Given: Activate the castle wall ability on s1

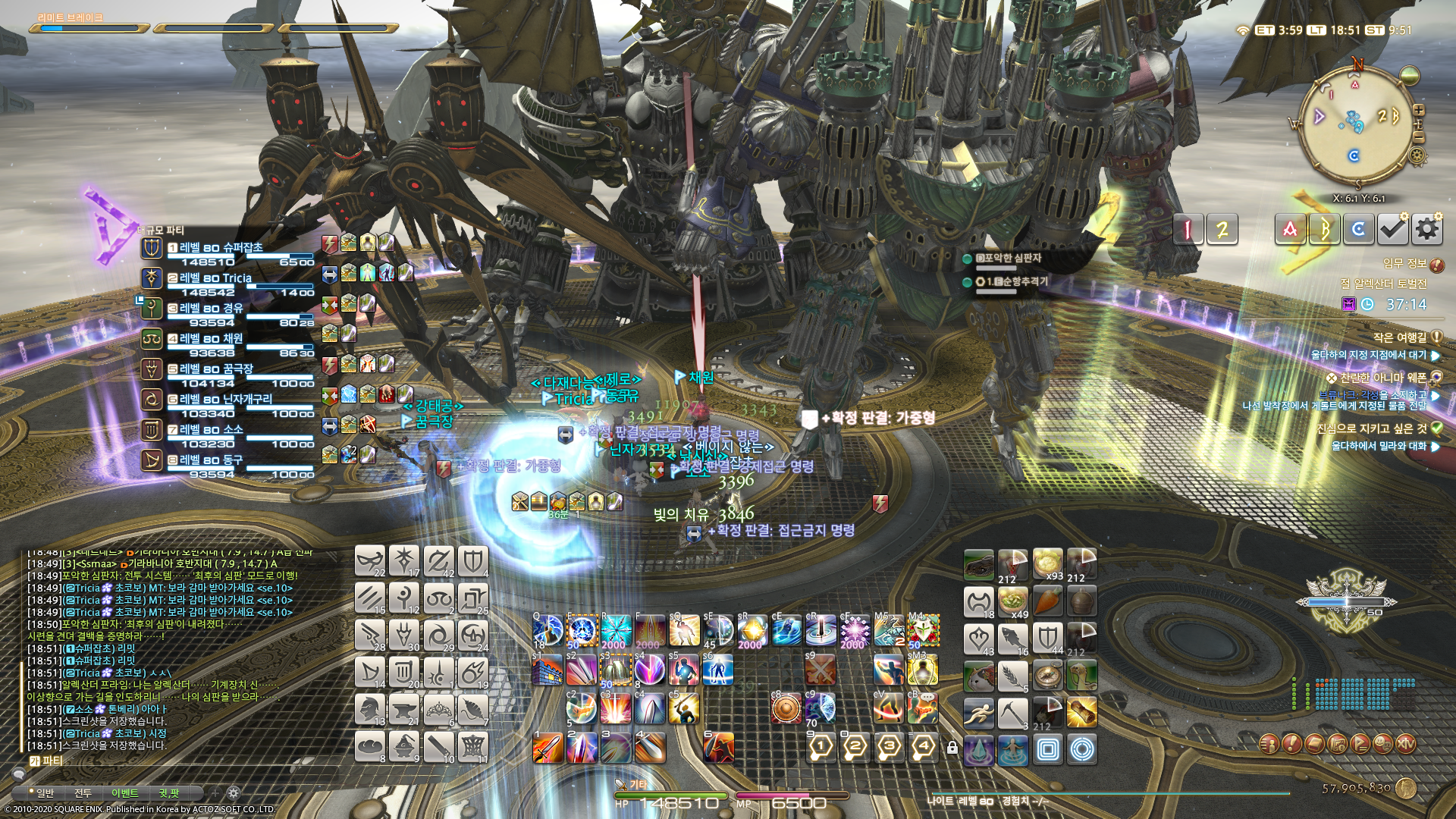Looking at the screenshot, I should pyautogui.click(x=548, y=670).
